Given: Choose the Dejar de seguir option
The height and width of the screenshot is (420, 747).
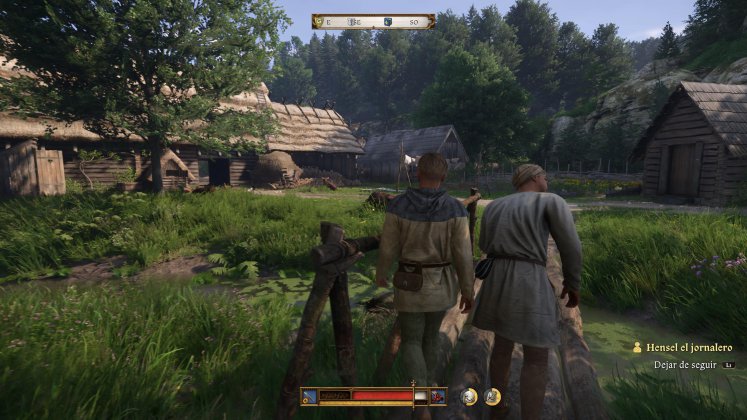Looking at the screenshot, I should click(x=686, y=365).
